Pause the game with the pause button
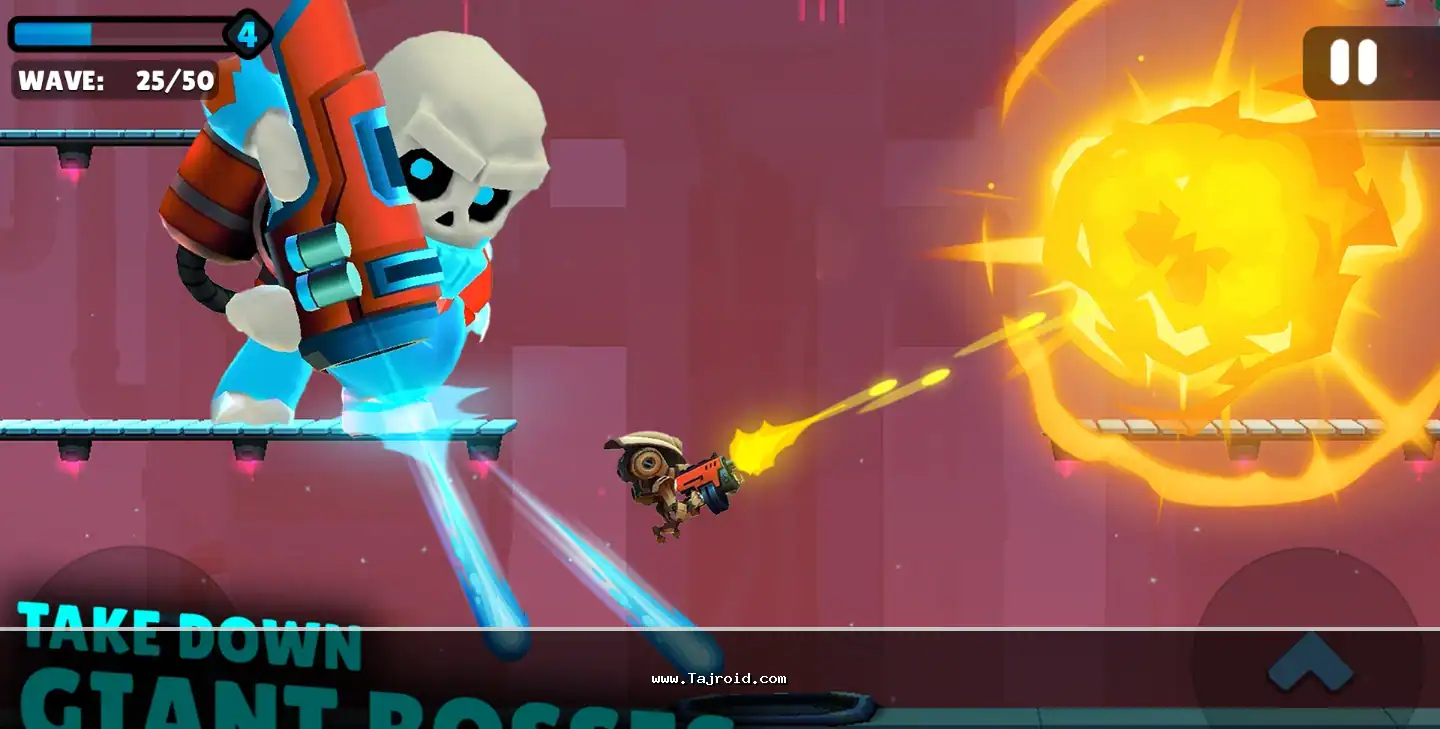Viewport: 1440px width, 729px height. (1354, 63)
